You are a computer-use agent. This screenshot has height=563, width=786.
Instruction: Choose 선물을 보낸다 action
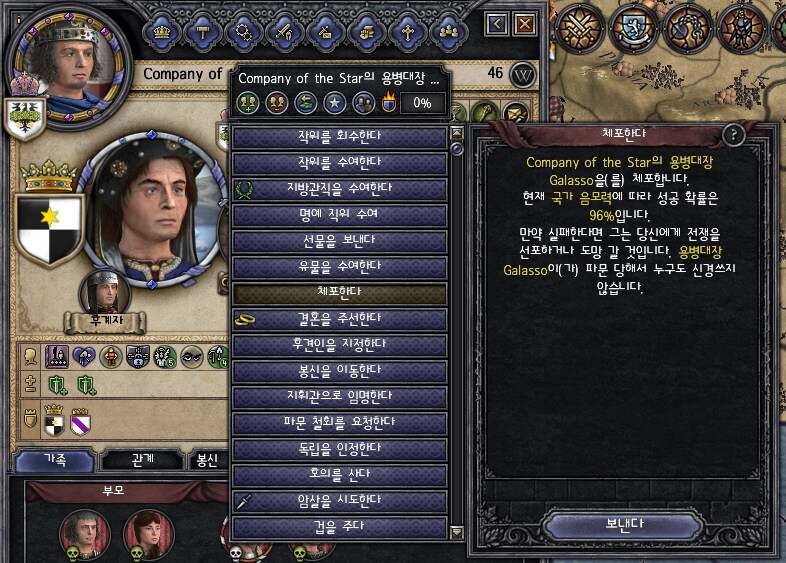(x=340, y=241)
